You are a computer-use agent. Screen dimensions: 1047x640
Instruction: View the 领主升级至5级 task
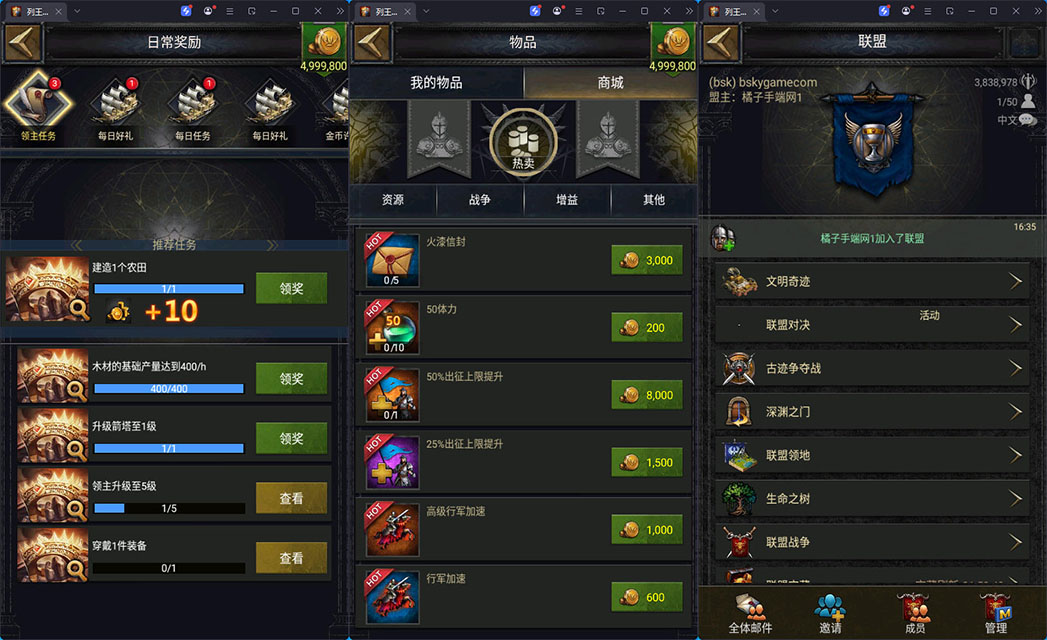tap(291, 498)
